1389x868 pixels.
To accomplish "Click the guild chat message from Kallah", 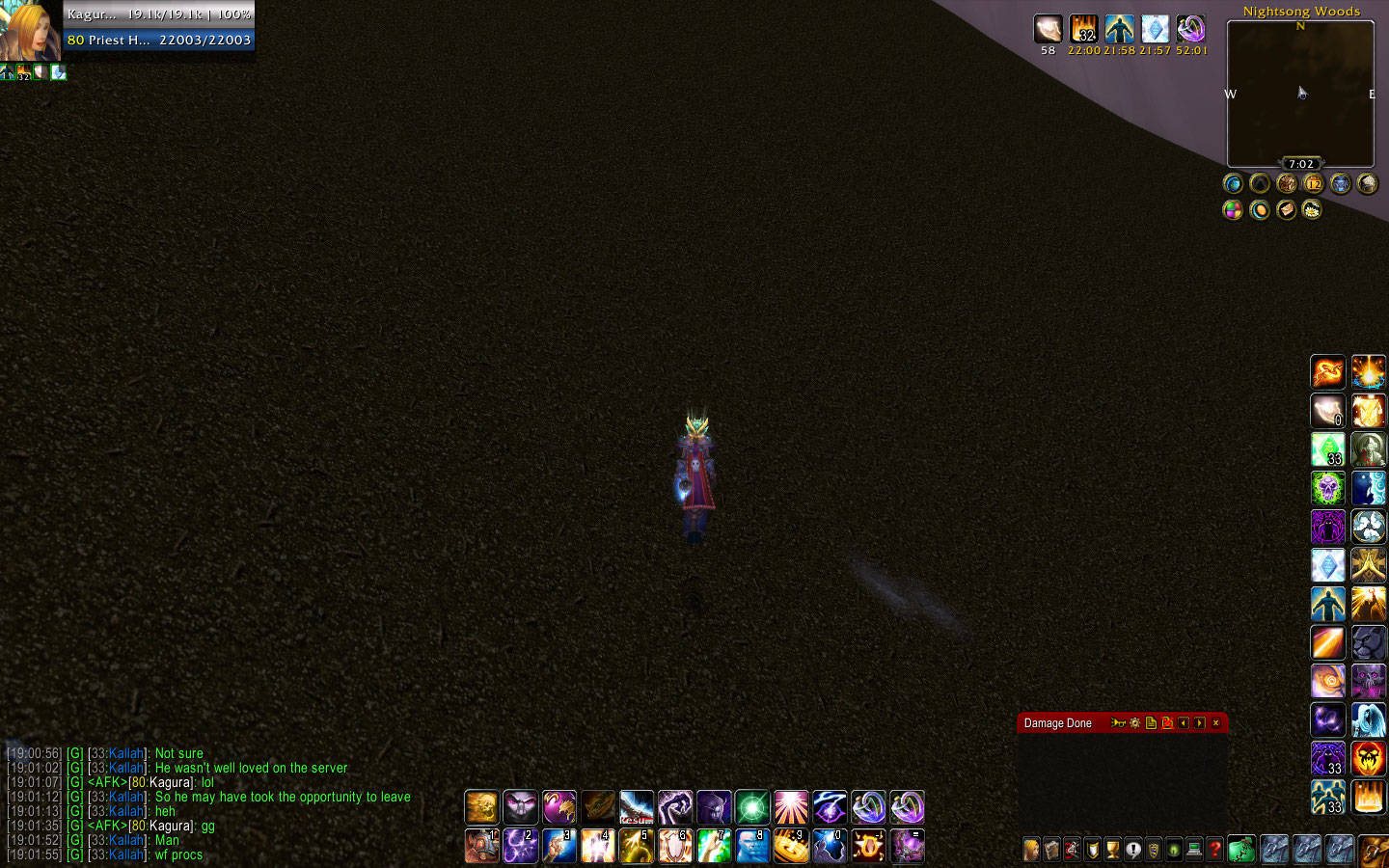I will coord(251,769).
